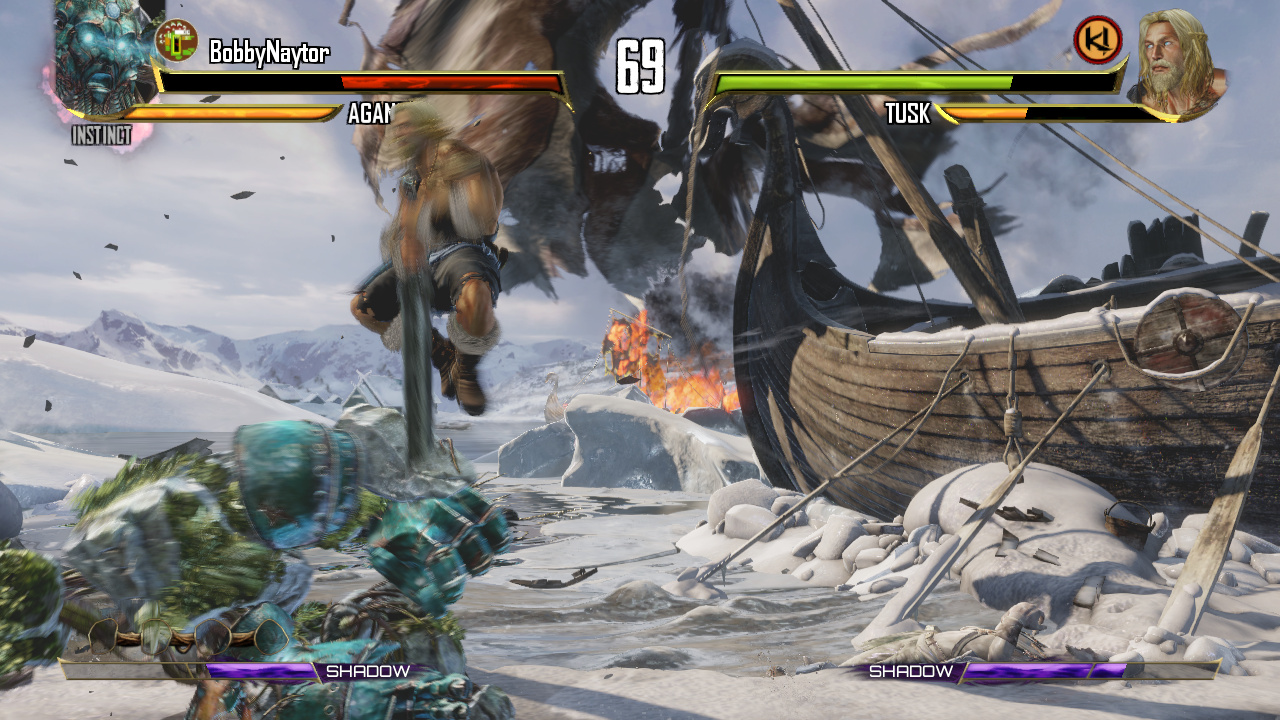Open BobbyNaytor's green player emblem
Screen dimensions: 1280x720
[177, 40]
